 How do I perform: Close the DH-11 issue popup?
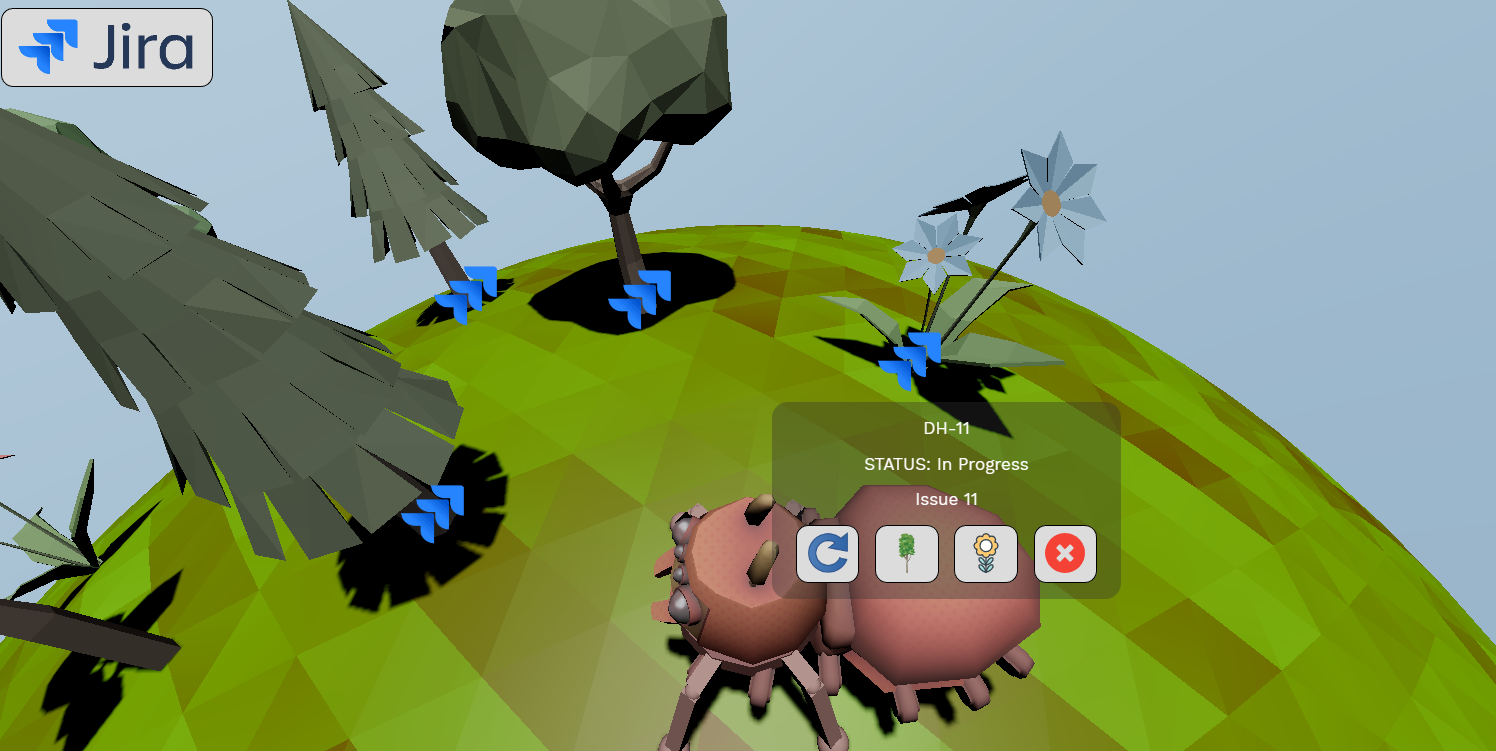1064,555
